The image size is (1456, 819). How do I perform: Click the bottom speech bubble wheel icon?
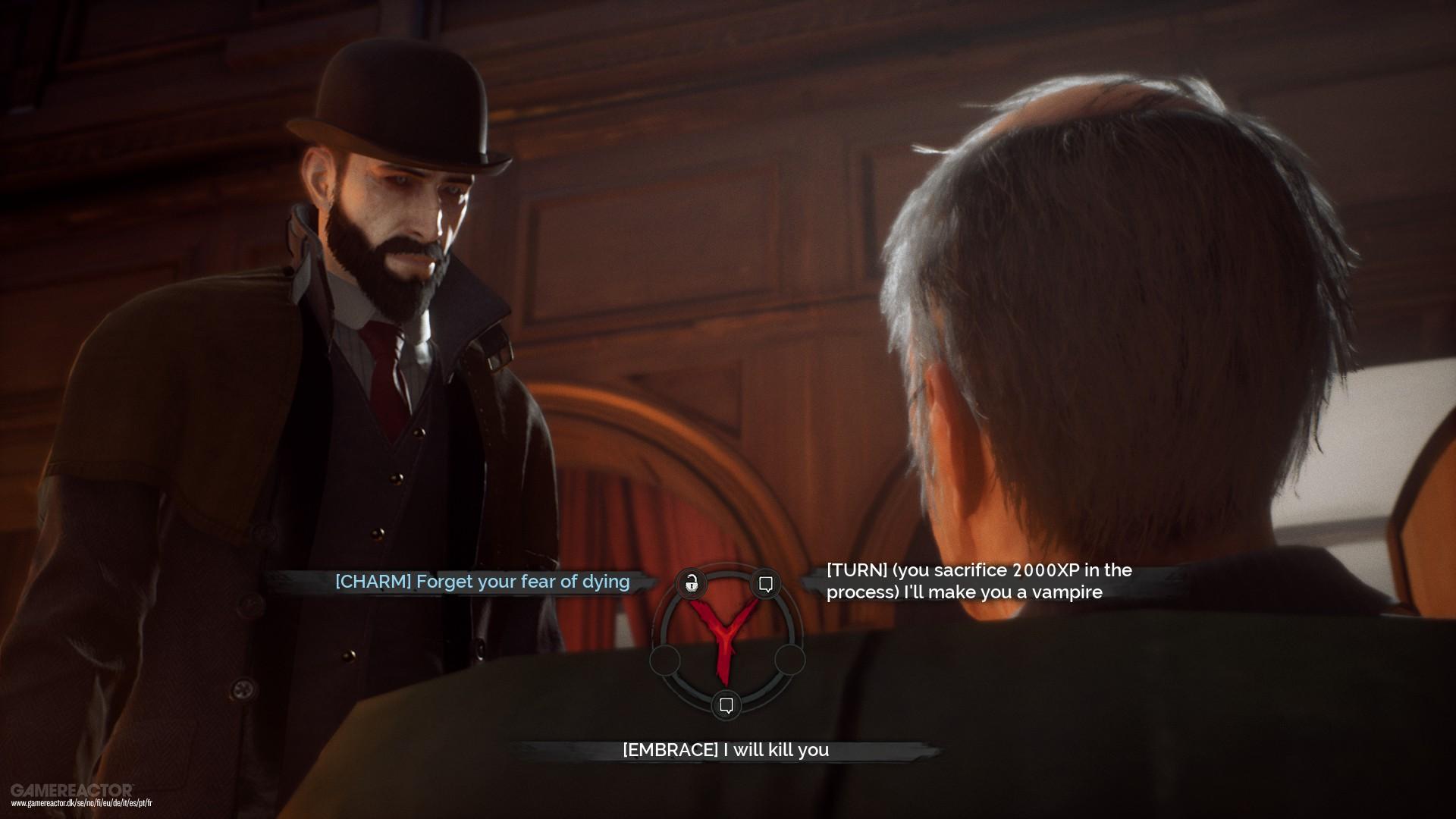point(726,705)
